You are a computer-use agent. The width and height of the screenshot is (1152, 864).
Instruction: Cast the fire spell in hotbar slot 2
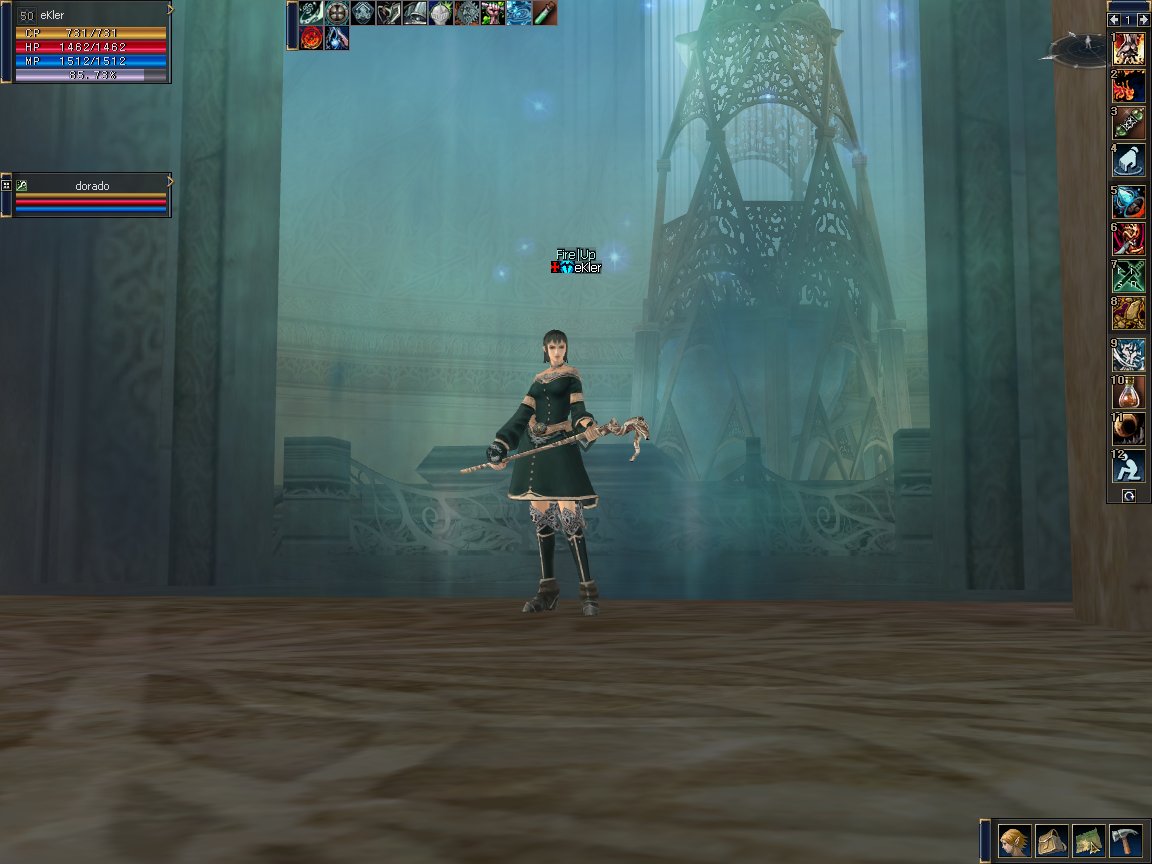coord(1129,86)
